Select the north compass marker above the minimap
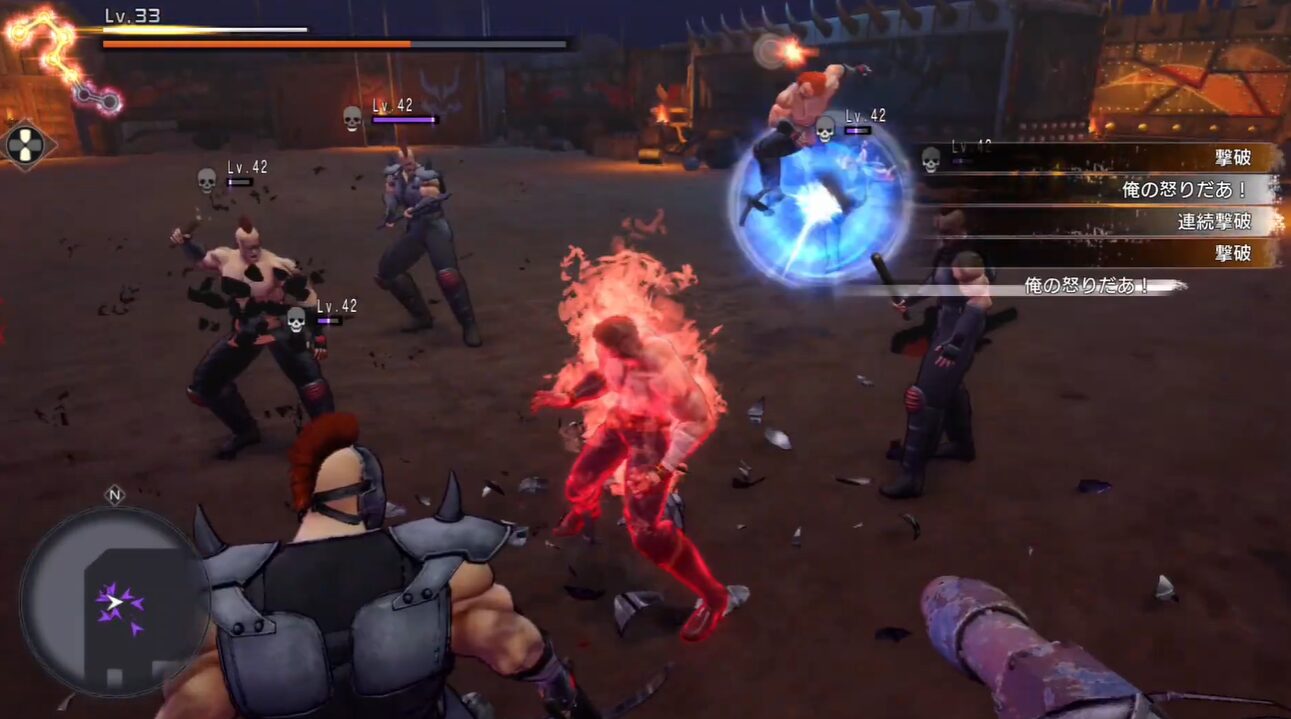The width and height of the screenshot is (1291, 719). click(114, 495)
